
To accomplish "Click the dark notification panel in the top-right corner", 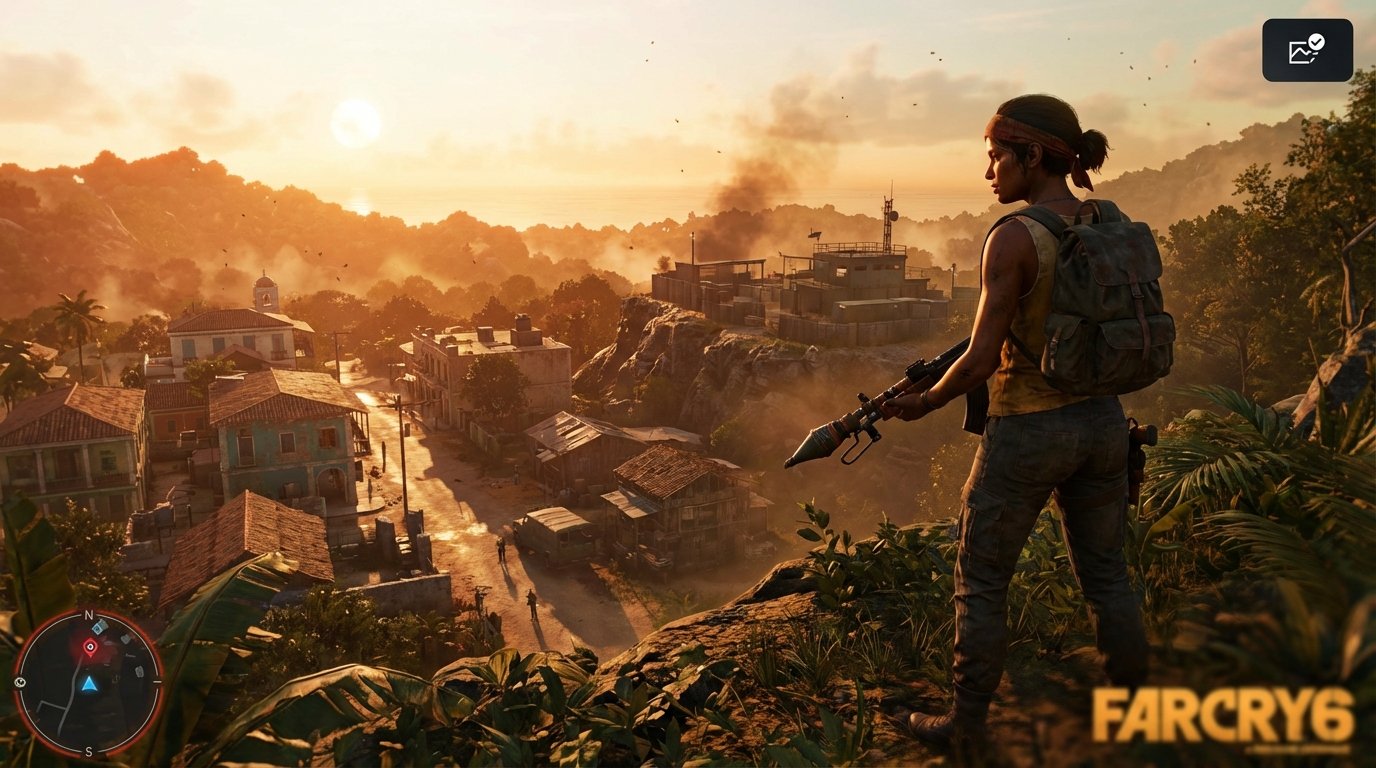I will tap(1308, 49).
